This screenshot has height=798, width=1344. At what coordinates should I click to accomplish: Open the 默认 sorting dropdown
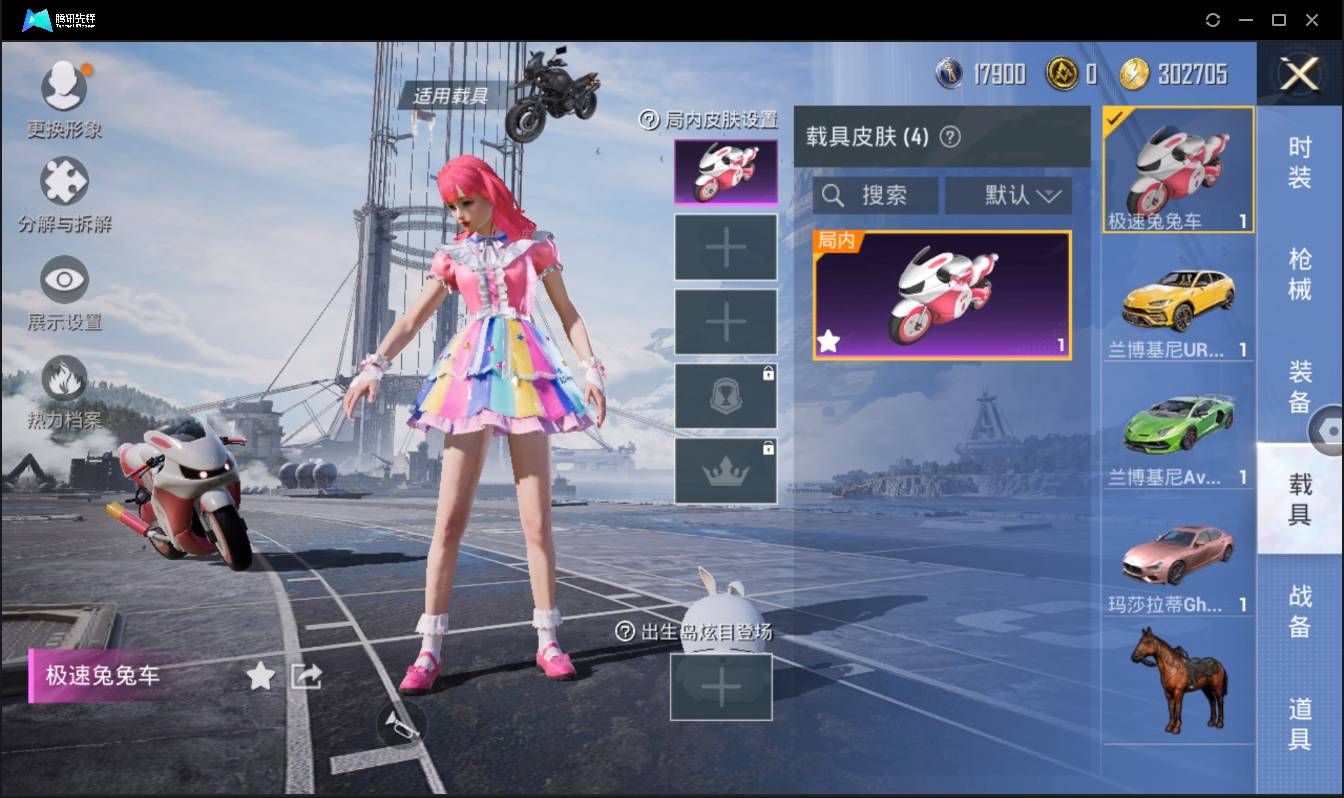click(x=1009, y=195)
